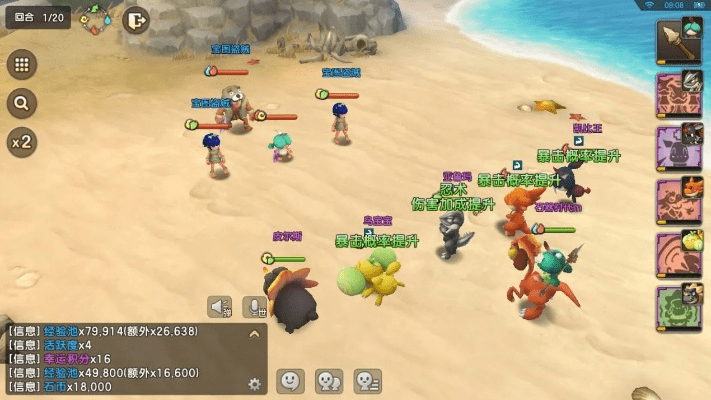This screenshot has width=711, height=400.
Task: Open the face-with-list chat button
Action: 368,381
